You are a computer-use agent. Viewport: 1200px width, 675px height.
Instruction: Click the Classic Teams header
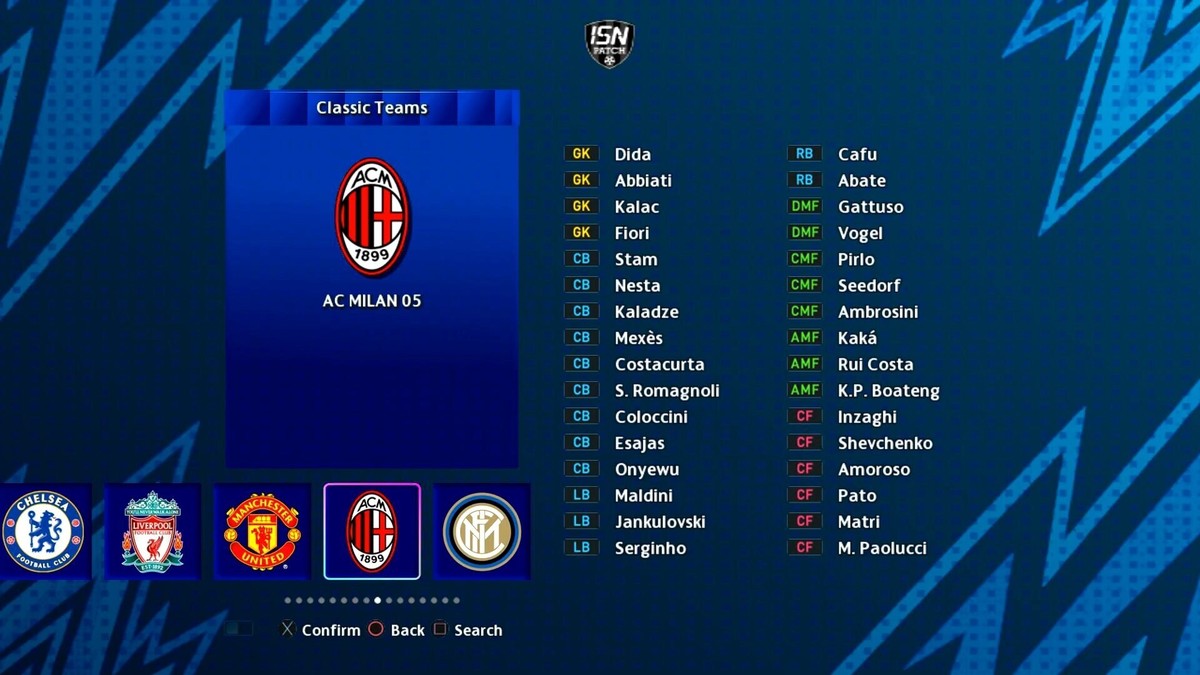[372, 108]
